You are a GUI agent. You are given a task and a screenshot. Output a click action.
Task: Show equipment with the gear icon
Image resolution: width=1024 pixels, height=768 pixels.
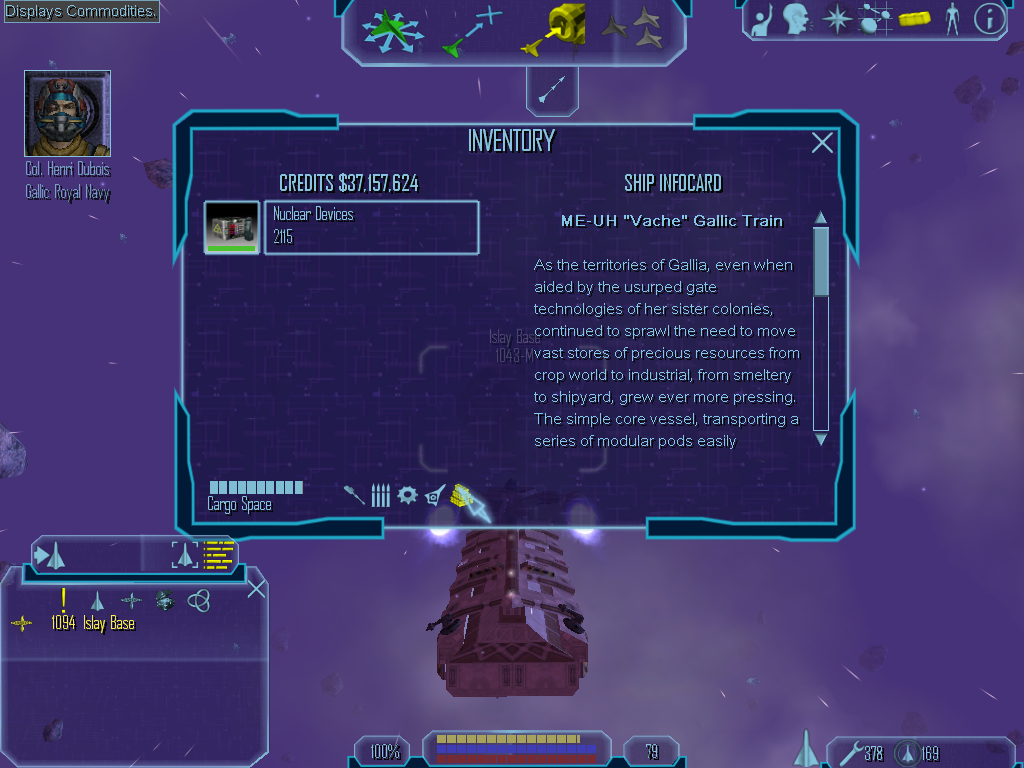(x=407, y=495)
